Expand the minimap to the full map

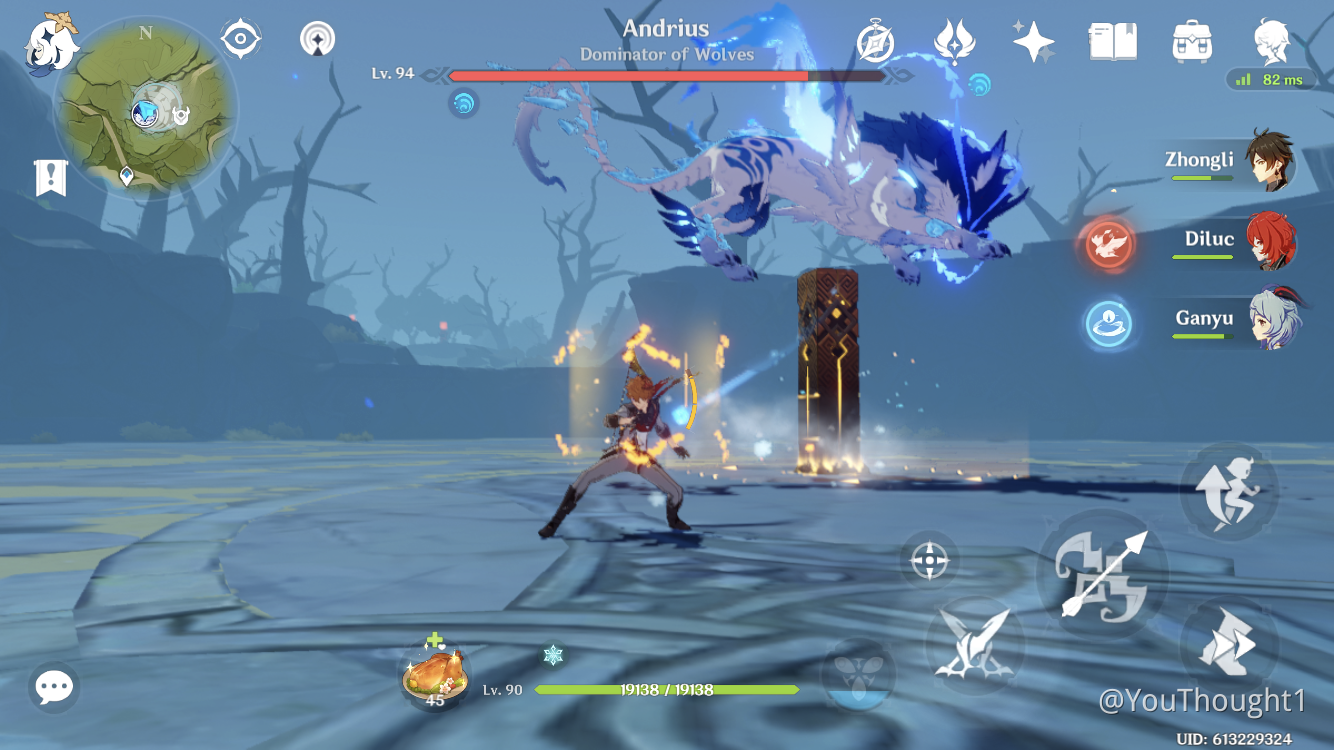point(147,110)
